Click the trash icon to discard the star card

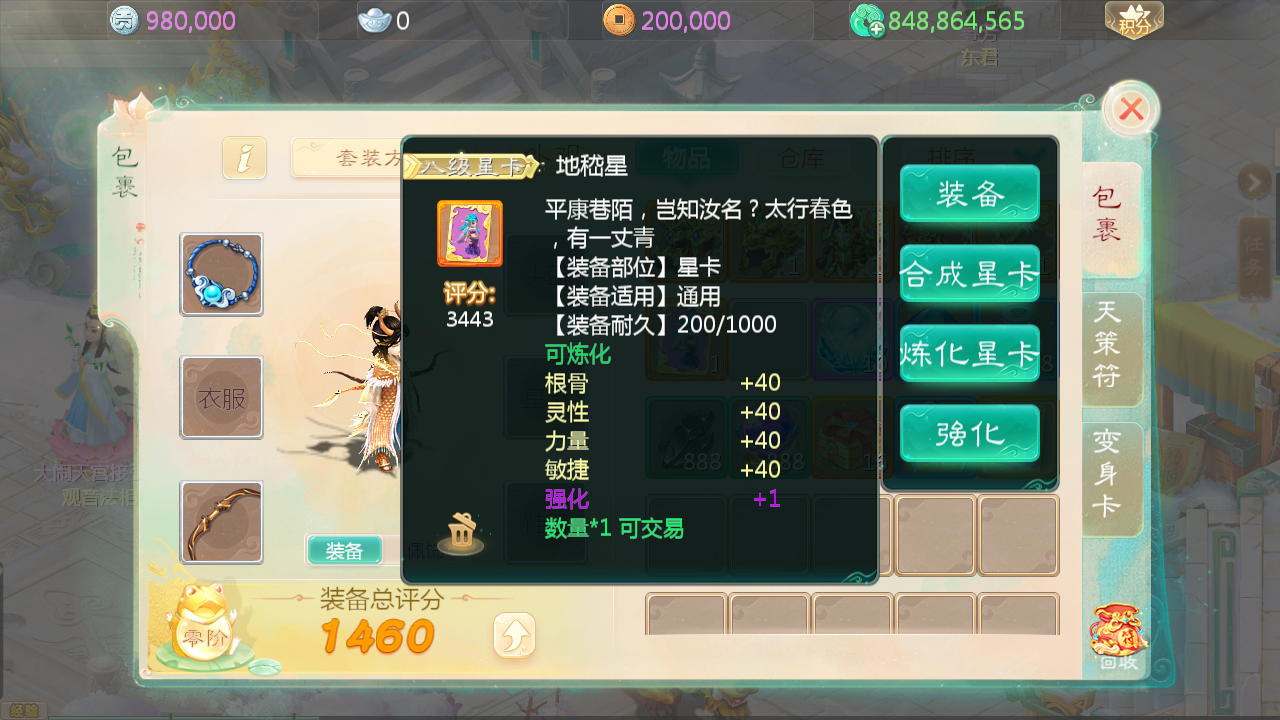459,535
